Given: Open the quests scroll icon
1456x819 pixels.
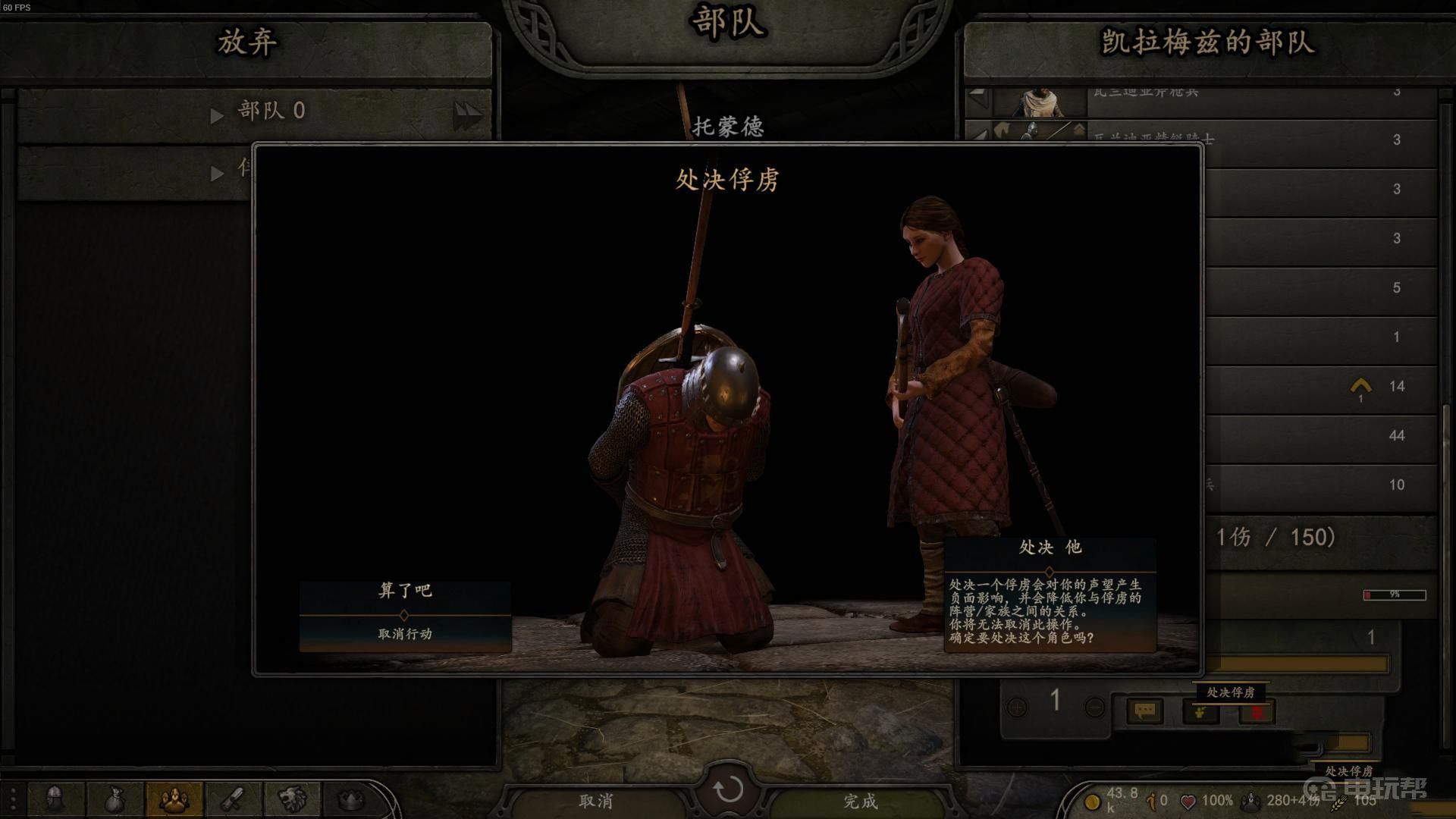Looking at the screenshot, I should [x=232, y=799].
